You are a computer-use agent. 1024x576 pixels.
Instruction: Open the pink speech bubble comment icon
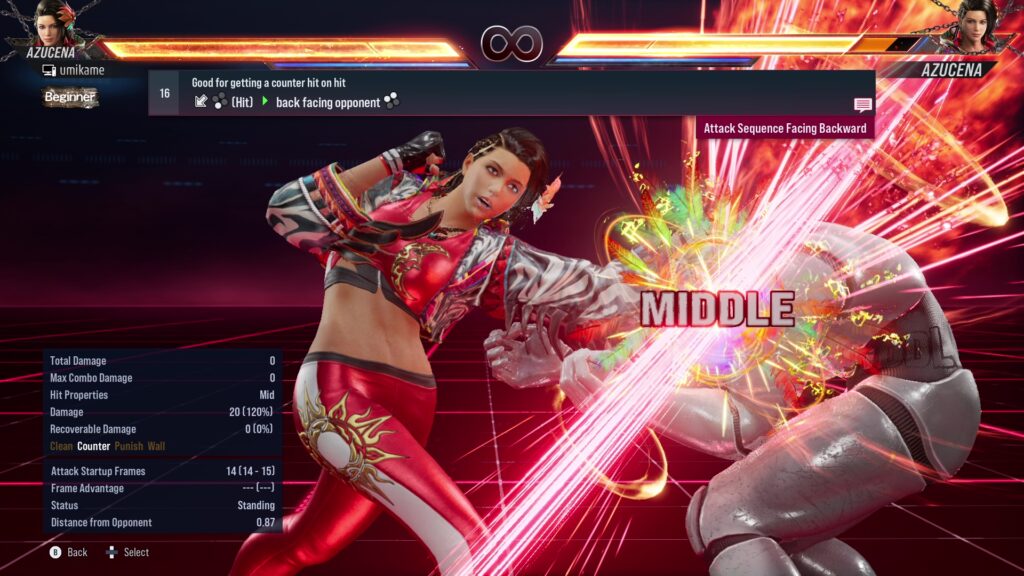point(862,105)
